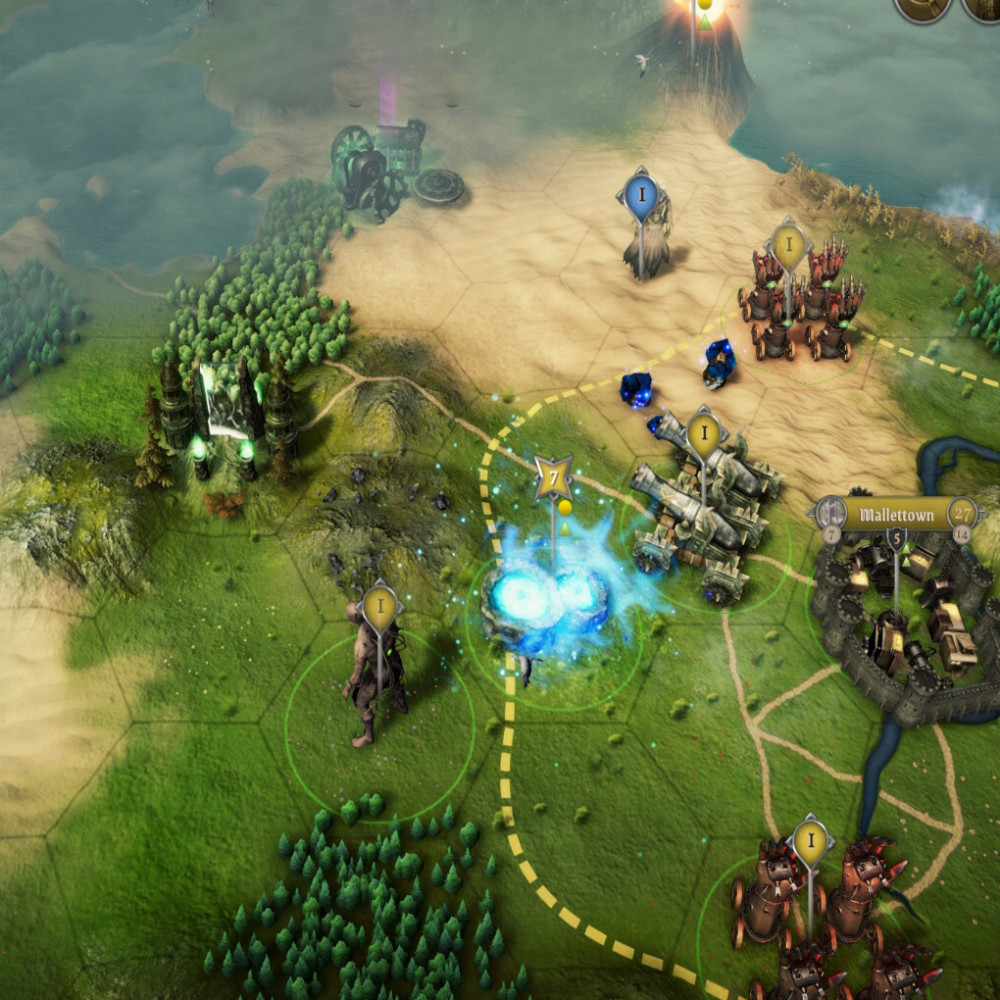This screenshot has width=1000, height=1000.
Task: Select the shield marker numbered 5 in Mallettown
Action: point(896,541)
